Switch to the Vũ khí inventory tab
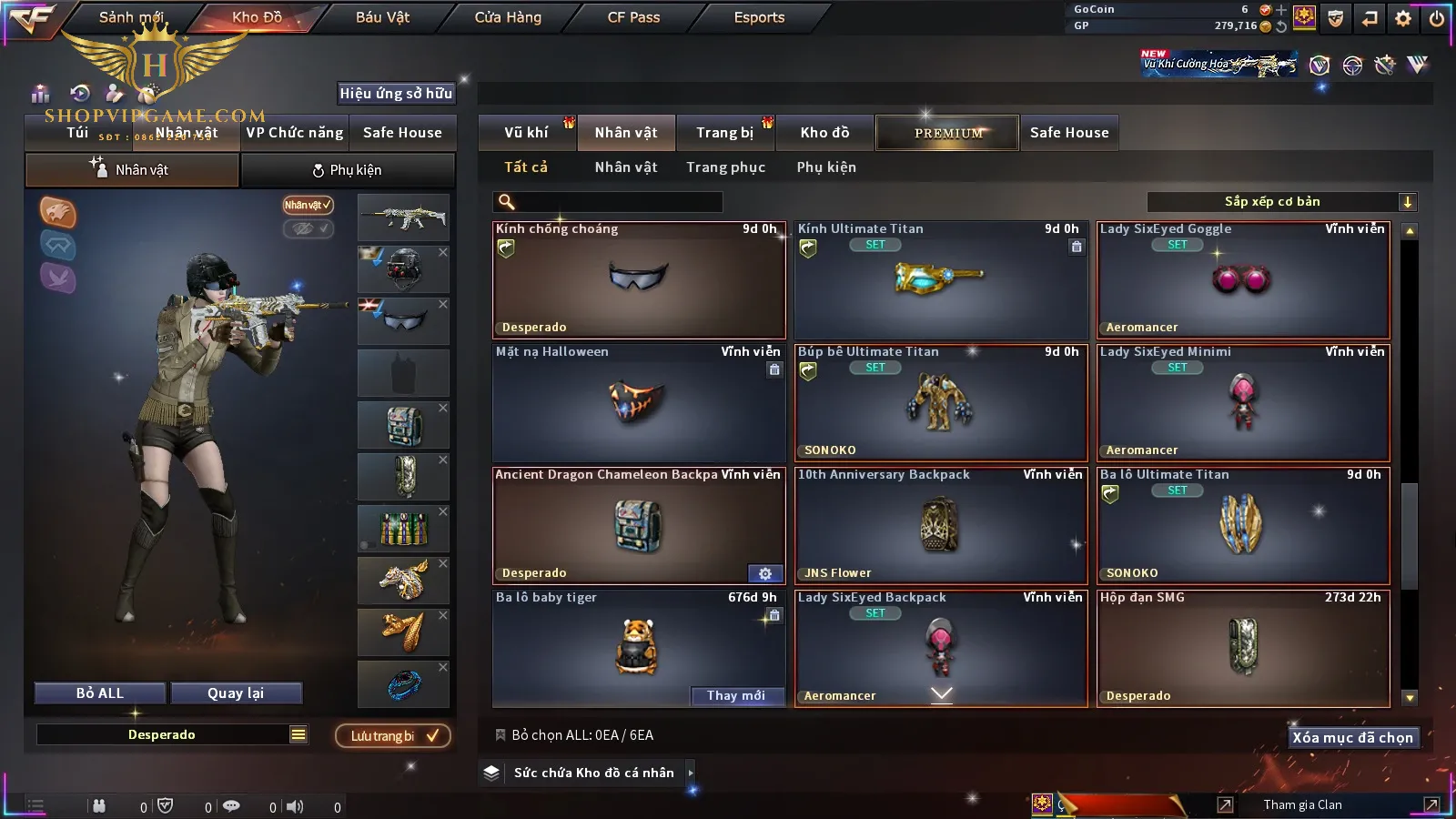1456x819 pixels. [x=526, y=133]
